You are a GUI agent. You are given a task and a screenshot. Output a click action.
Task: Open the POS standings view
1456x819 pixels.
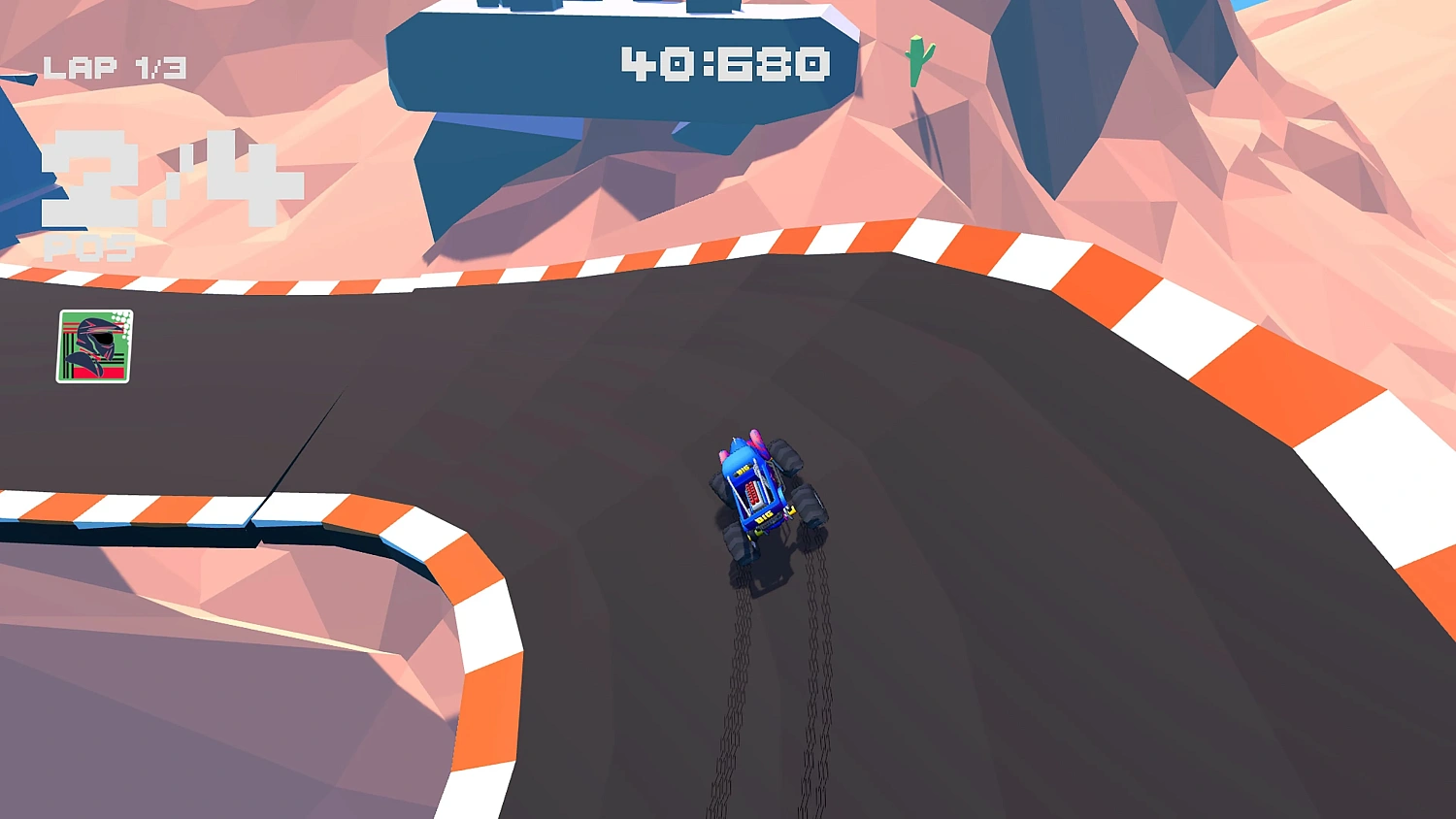pos(87,247)
